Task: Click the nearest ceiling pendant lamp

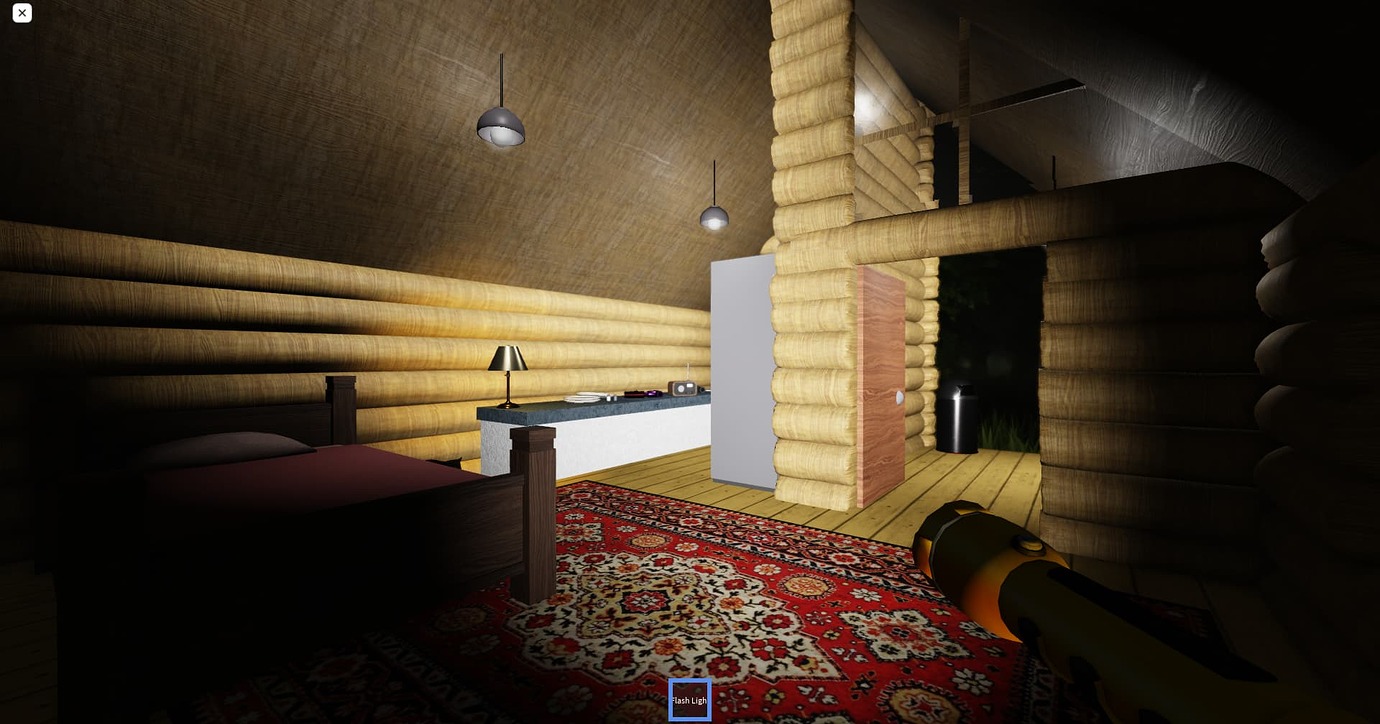Action: click(501, 130)
